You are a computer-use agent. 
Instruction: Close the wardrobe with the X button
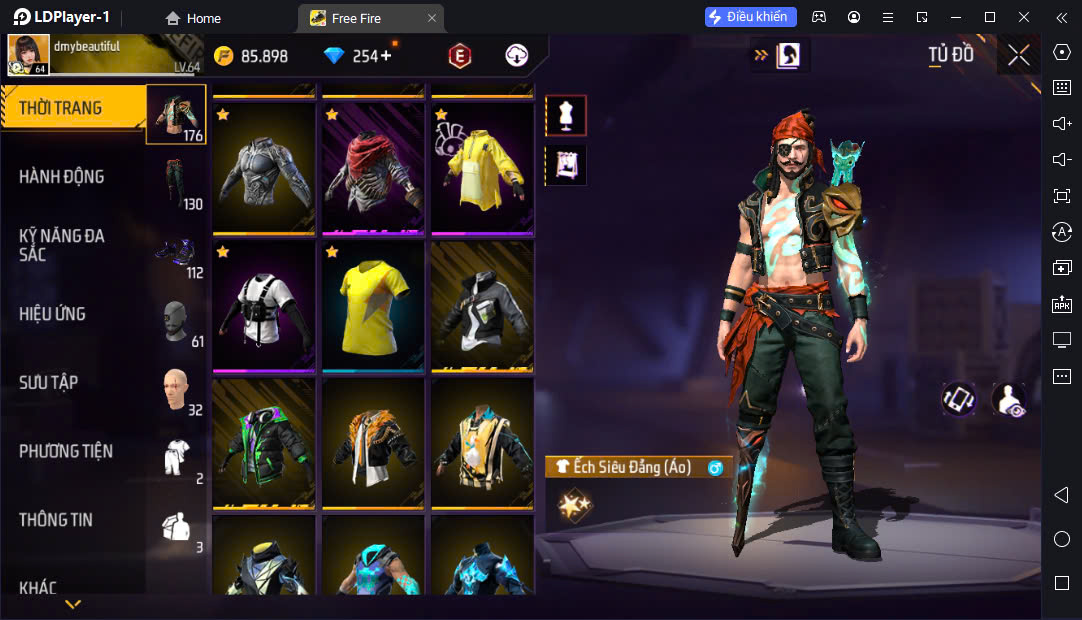1019,55
